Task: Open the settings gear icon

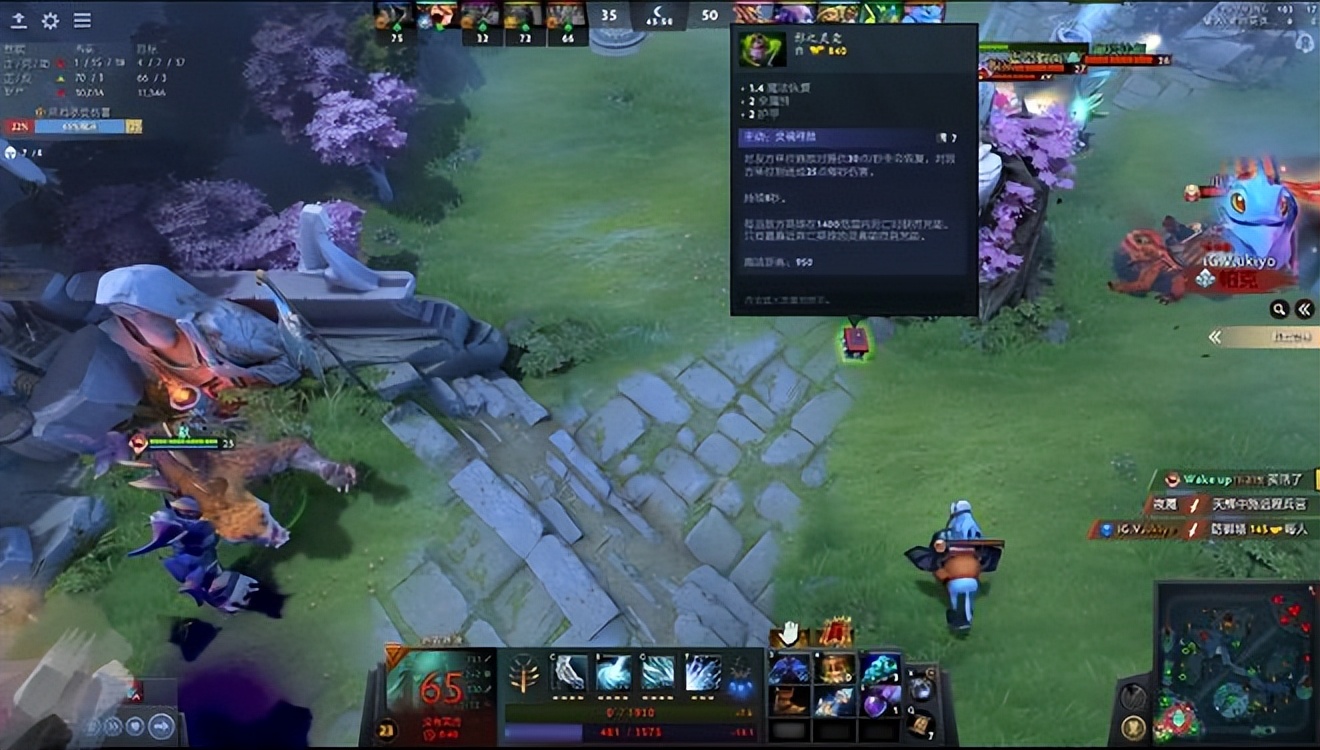Action: 48,20
